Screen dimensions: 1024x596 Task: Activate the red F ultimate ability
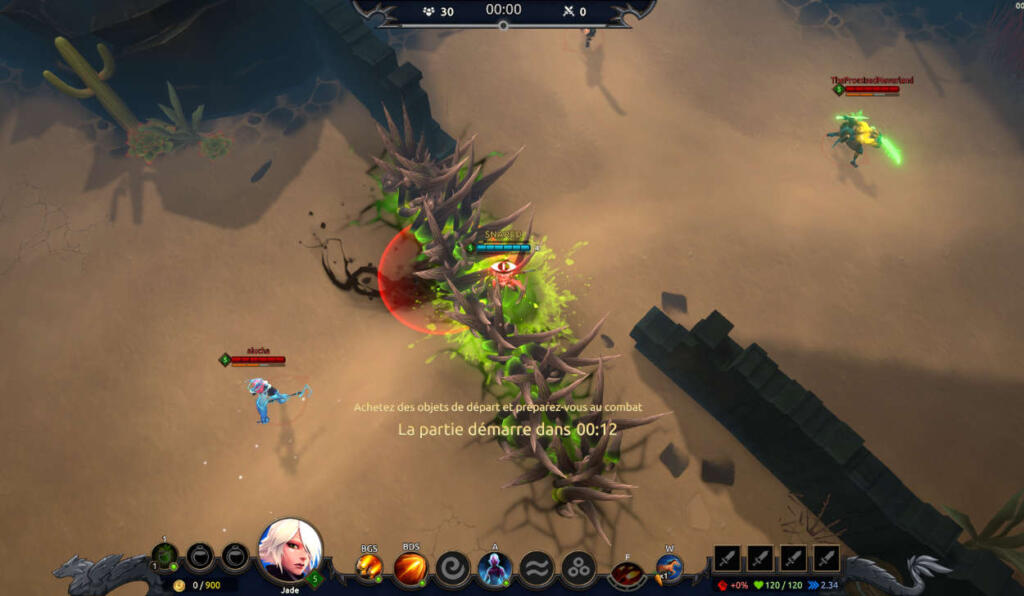pos(627,572)
